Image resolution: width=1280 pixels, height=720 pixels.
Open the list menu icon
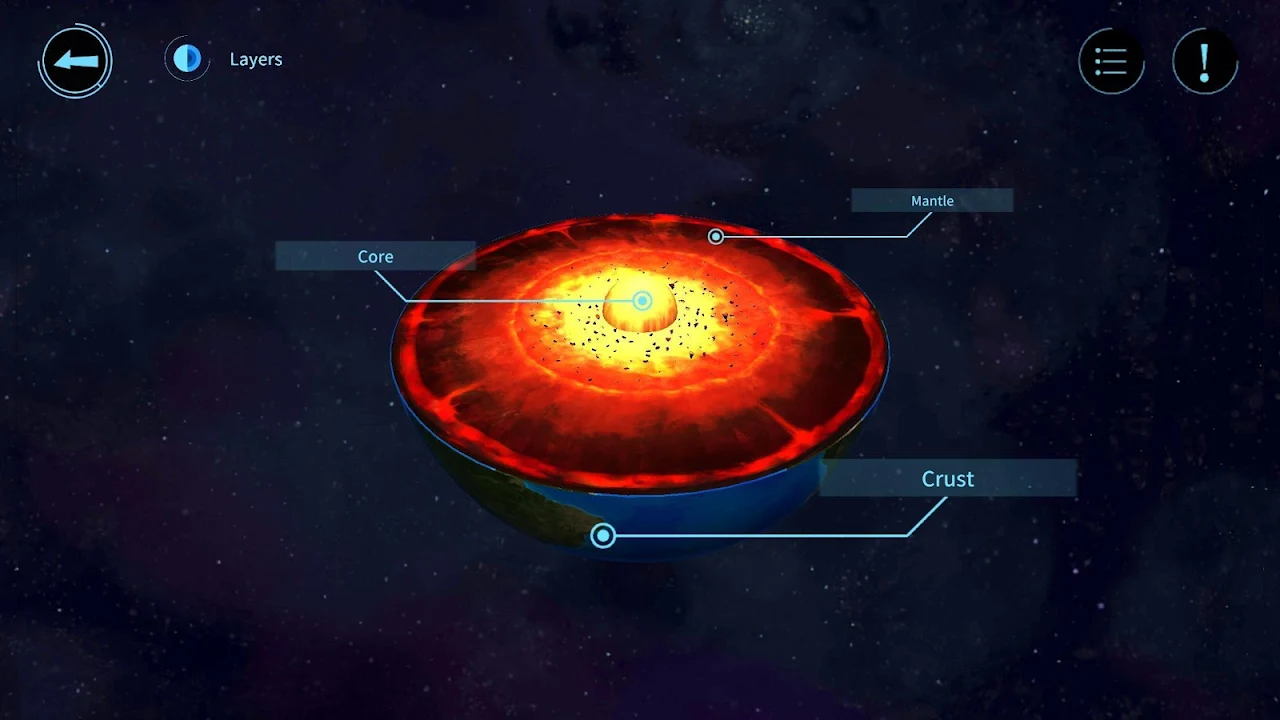1111,61
